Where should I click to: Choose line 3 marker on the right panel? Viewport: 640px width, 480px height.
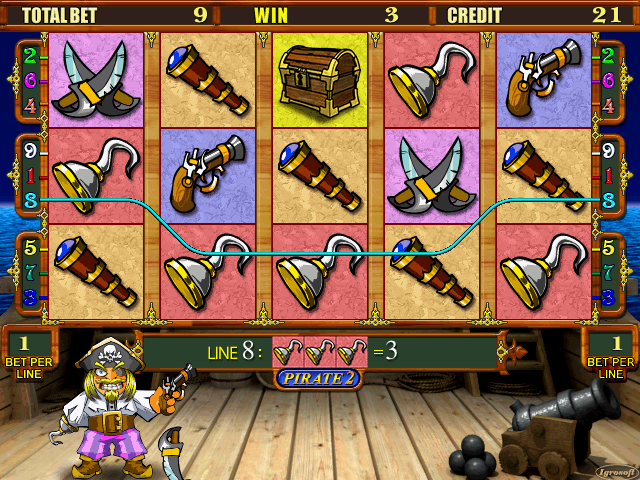tap(608, 296)
